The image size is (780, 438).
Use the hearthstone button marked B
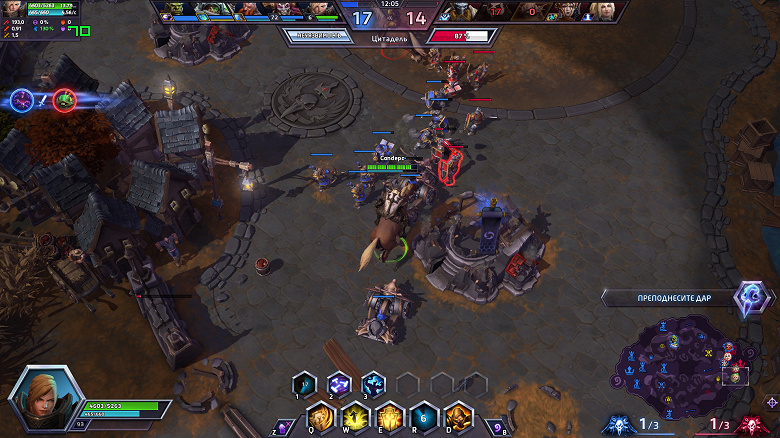tap(497, 427)
